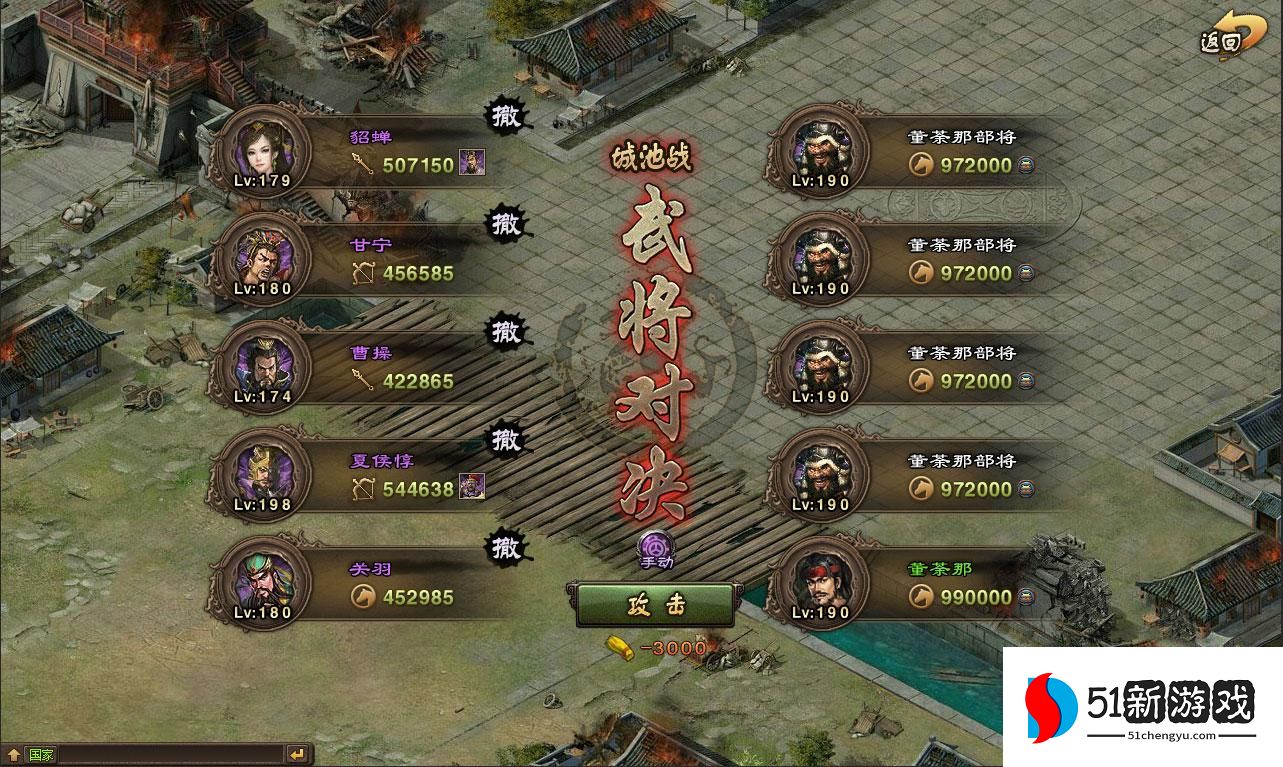
Task: Click the gold ingot icon next to -3000 cost
Action: click(x=622, y=647)
